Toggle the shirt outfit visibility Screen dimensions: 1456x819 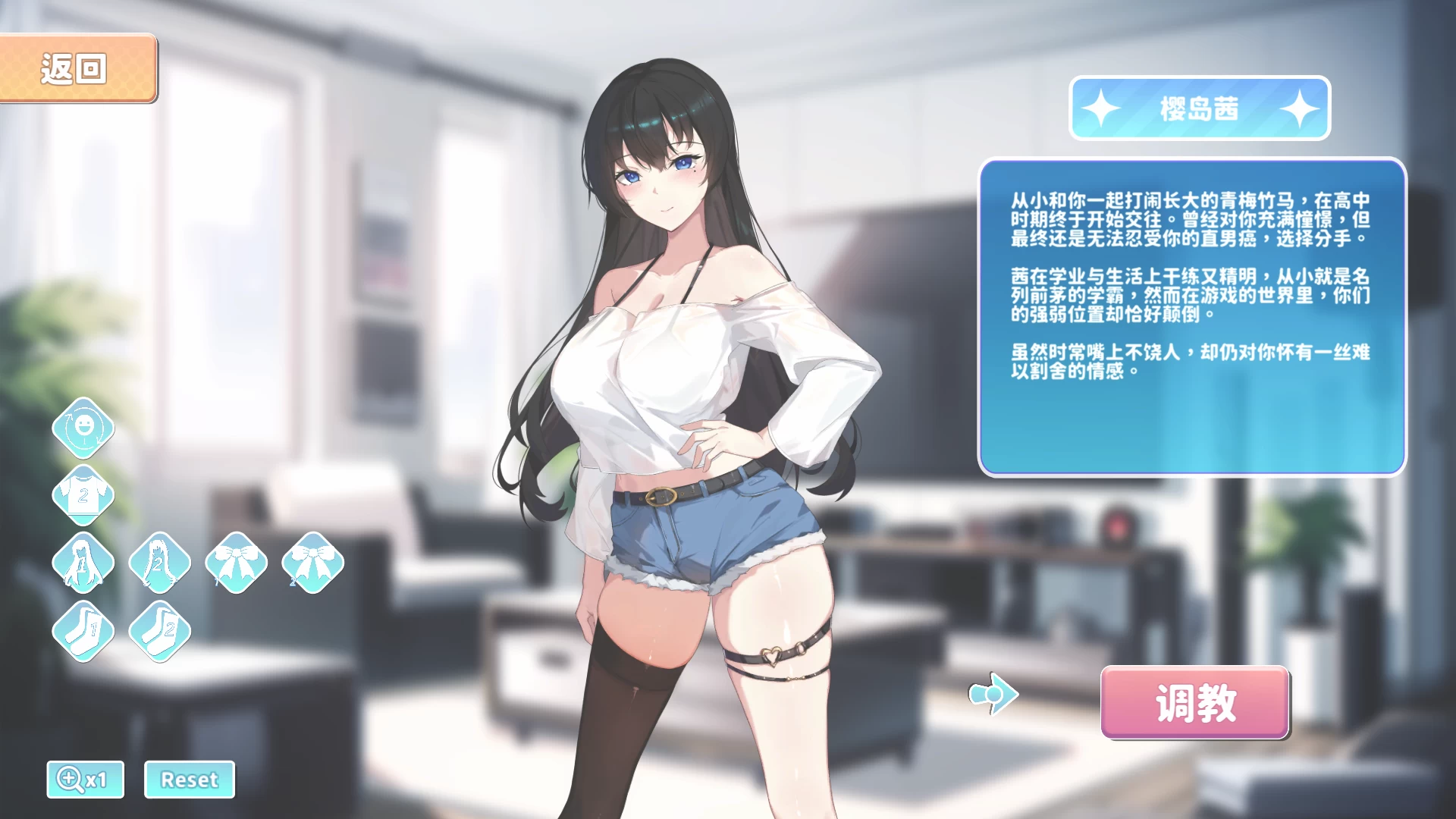83,494
